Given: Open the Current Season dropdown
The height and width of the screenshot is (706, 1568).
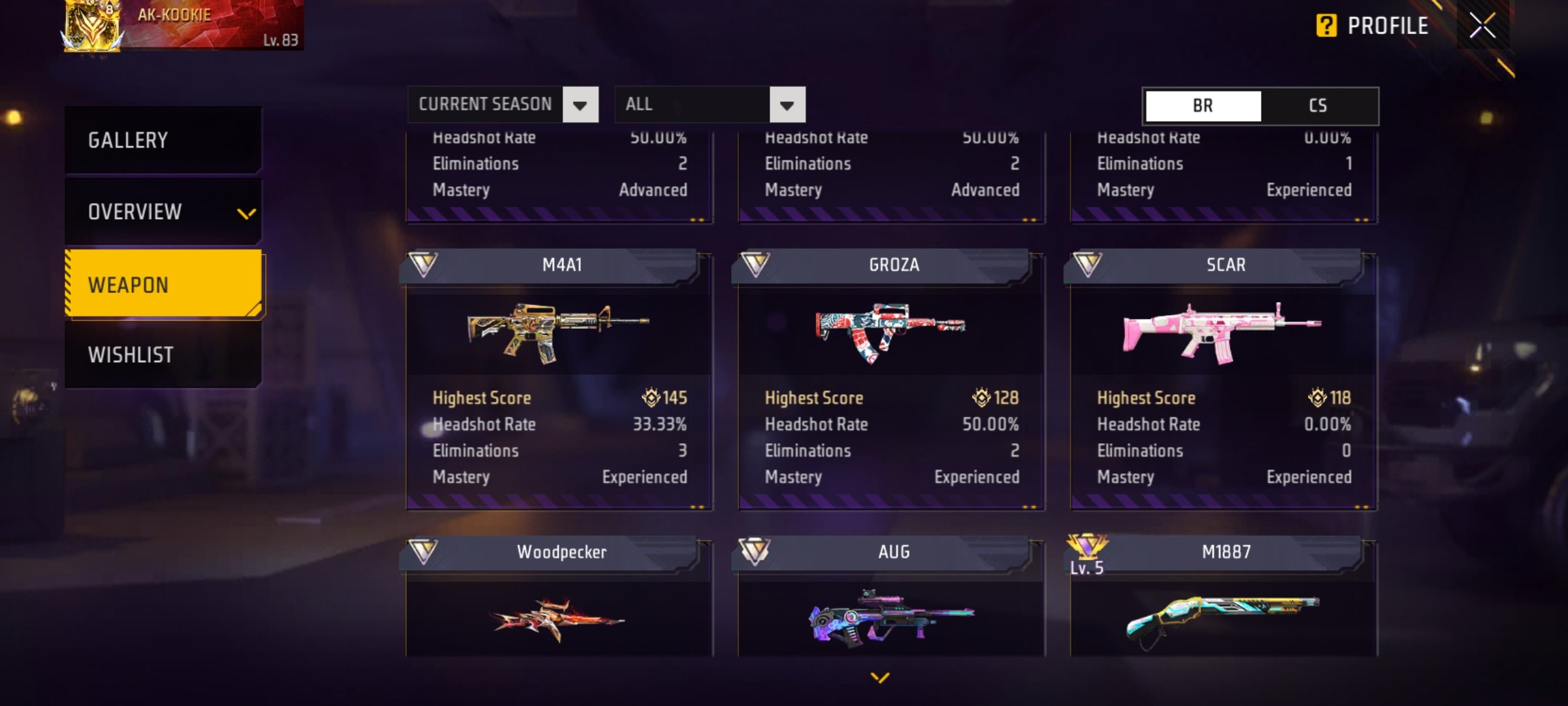Looking at the screenshot, I should (x=502, y=105).
